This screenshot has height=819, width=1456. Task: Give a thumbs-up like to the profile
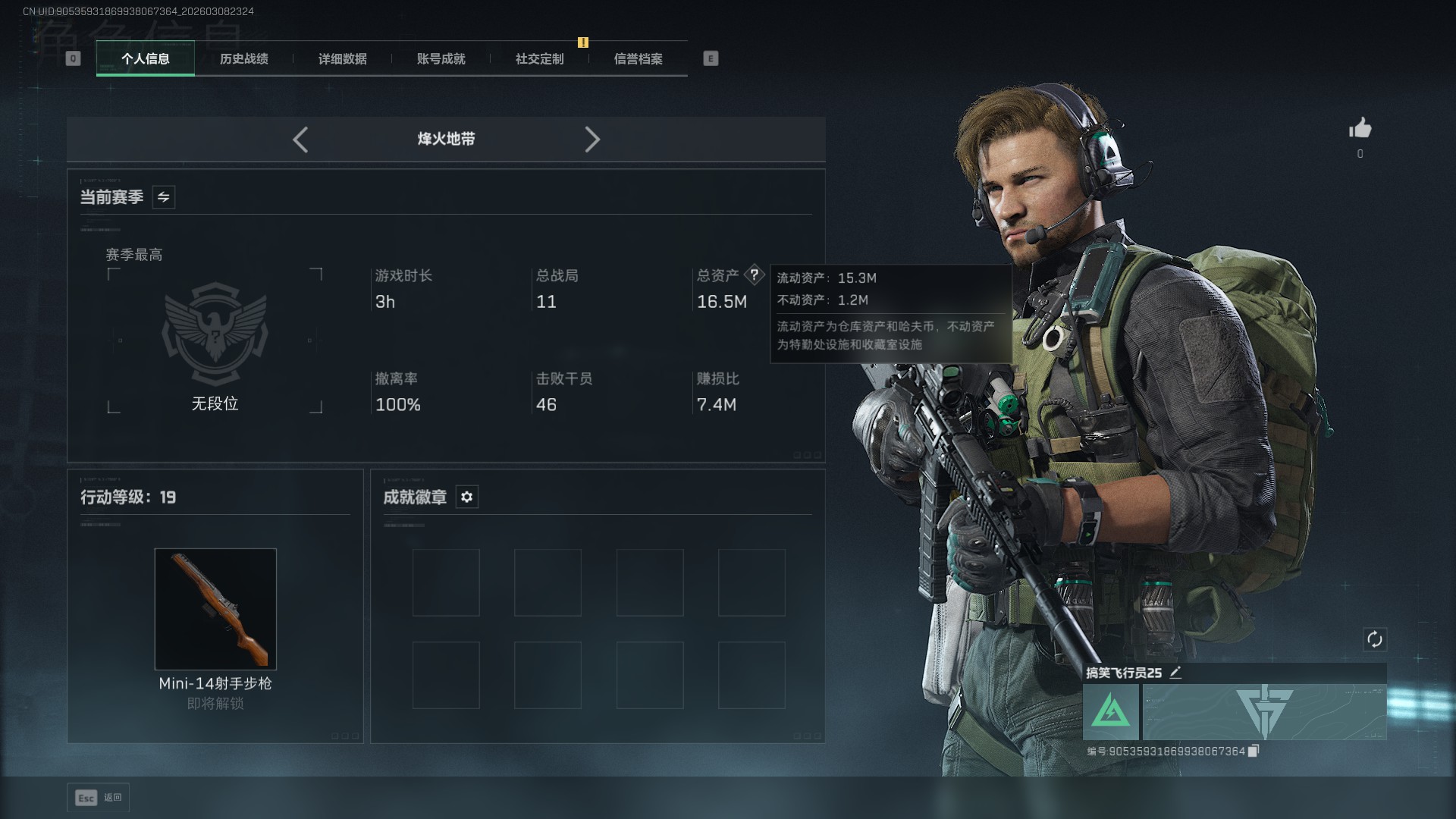point(1360,129)
